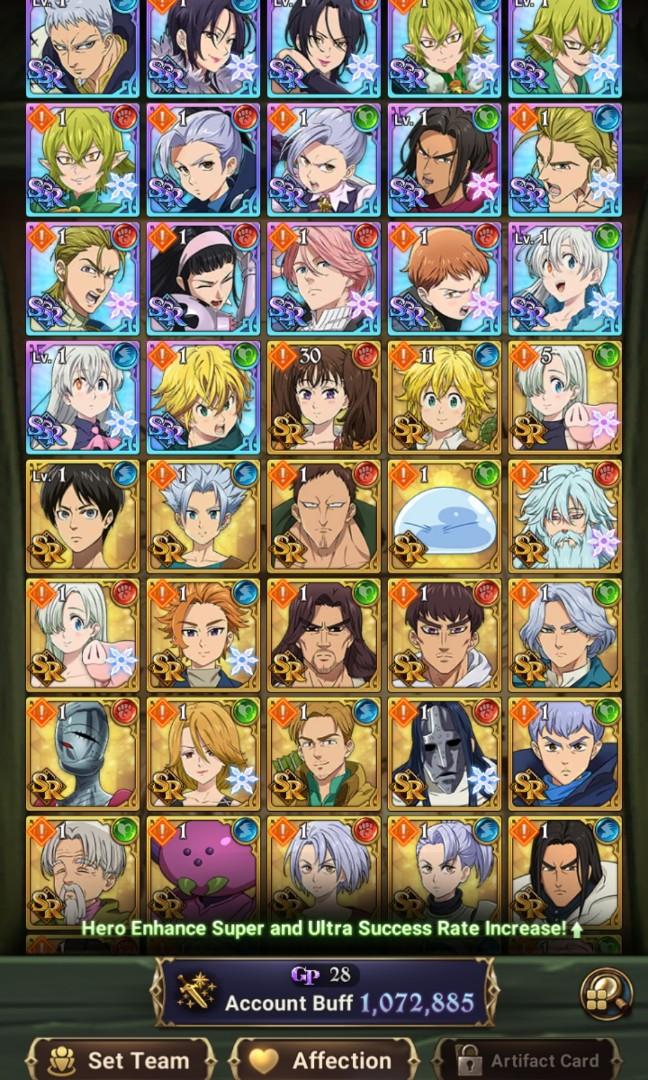The width and height of the screenshot is (648, 1080).
Task: Pick the blond archer with green quiver
Action: tap(323, 753)
